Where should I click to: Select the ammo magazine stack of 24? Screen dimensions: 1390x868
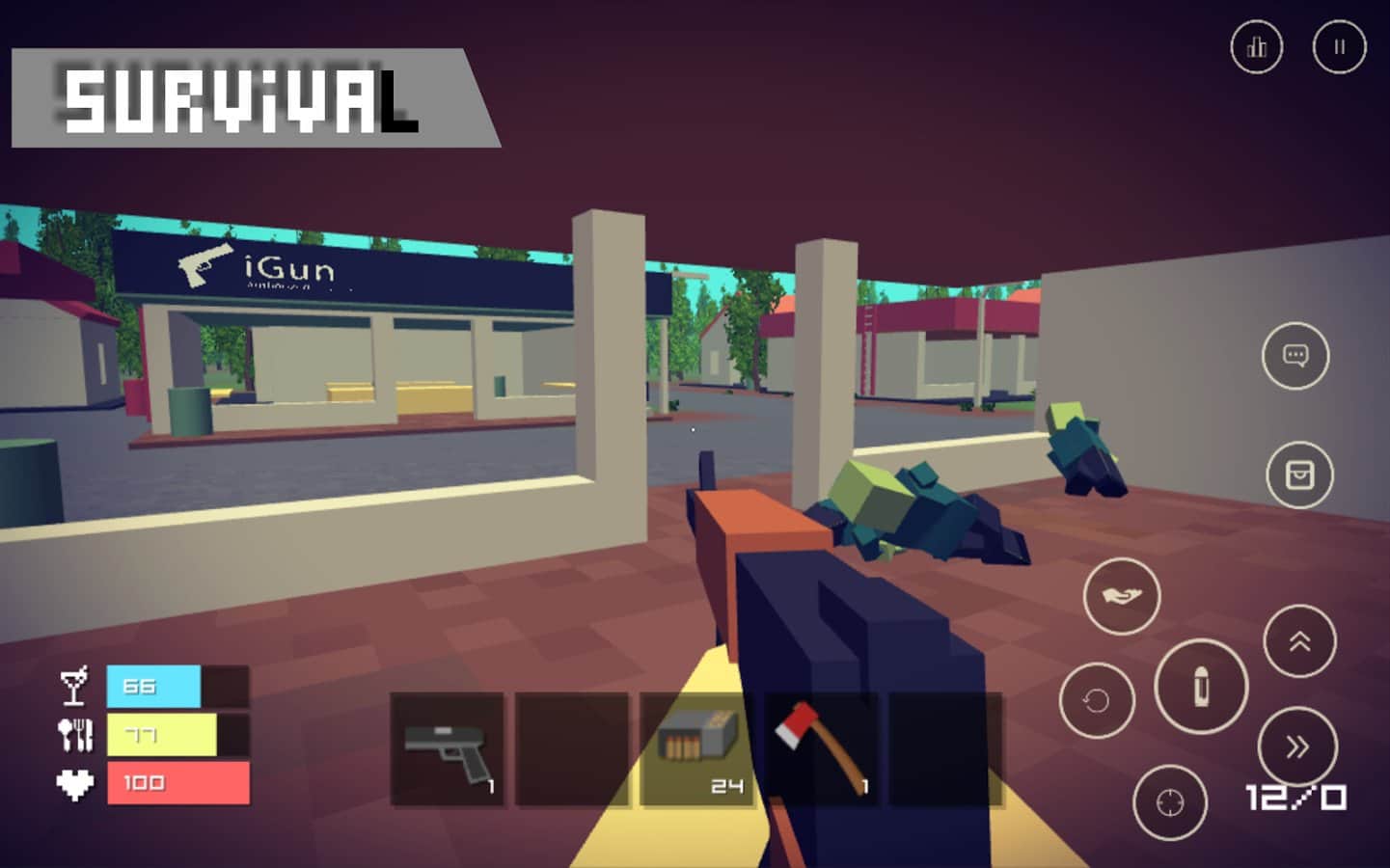696,749
